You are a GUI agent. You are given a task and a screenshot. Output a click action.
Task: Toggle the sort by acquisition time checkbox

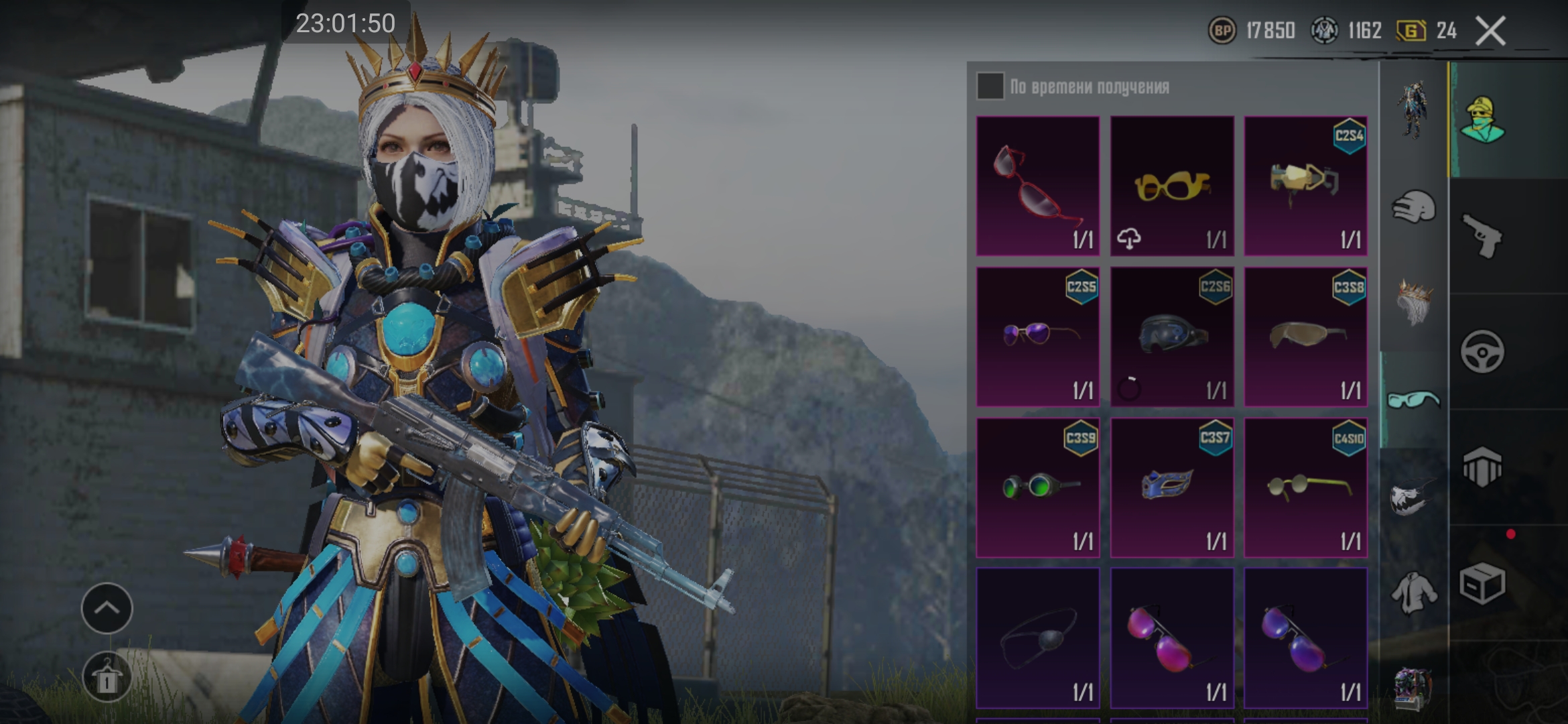[990, 86]
